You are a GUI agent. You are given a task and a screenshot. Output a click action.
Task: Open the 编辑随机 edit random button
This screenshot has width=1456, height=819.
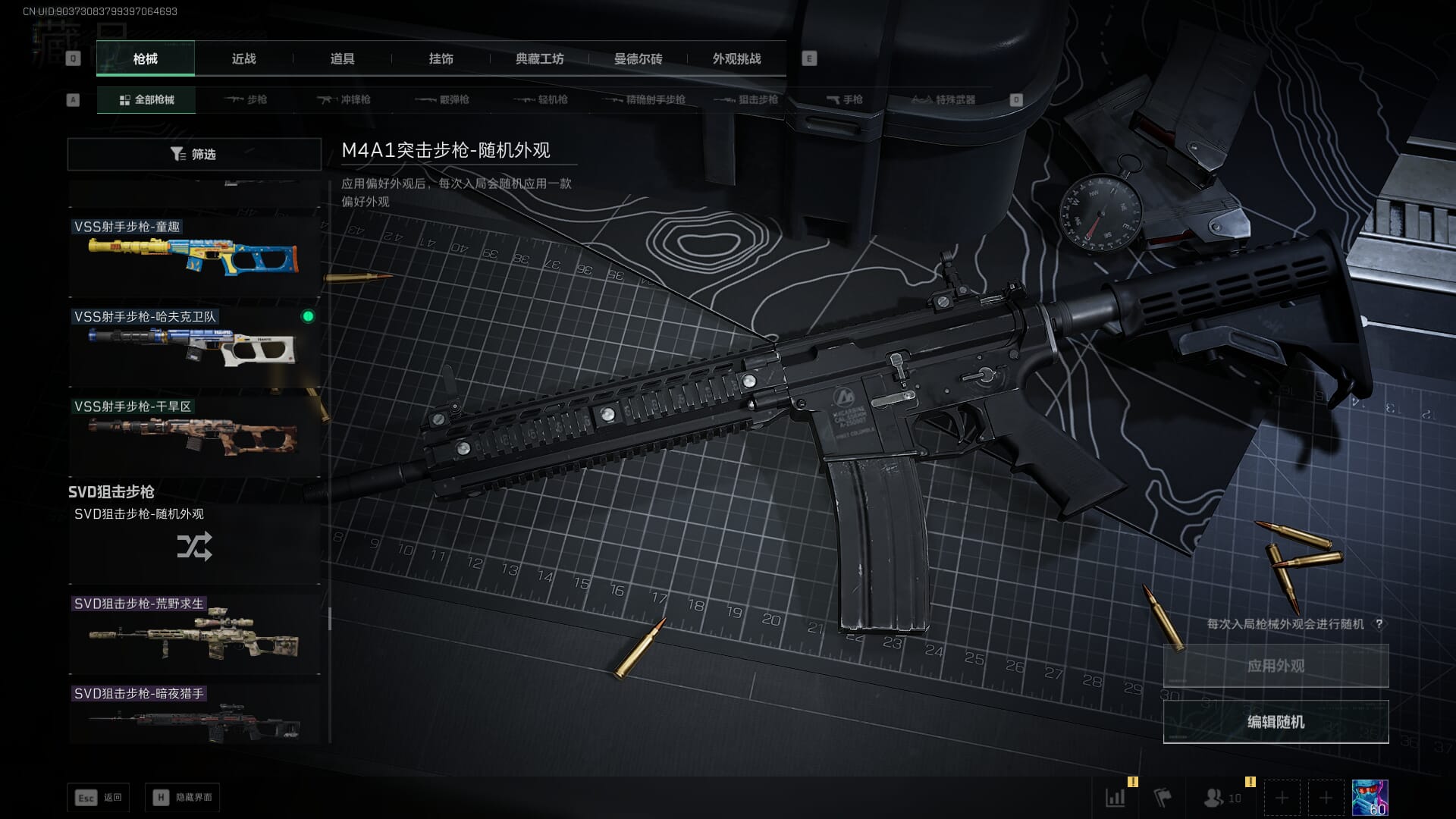(1276, 722)
